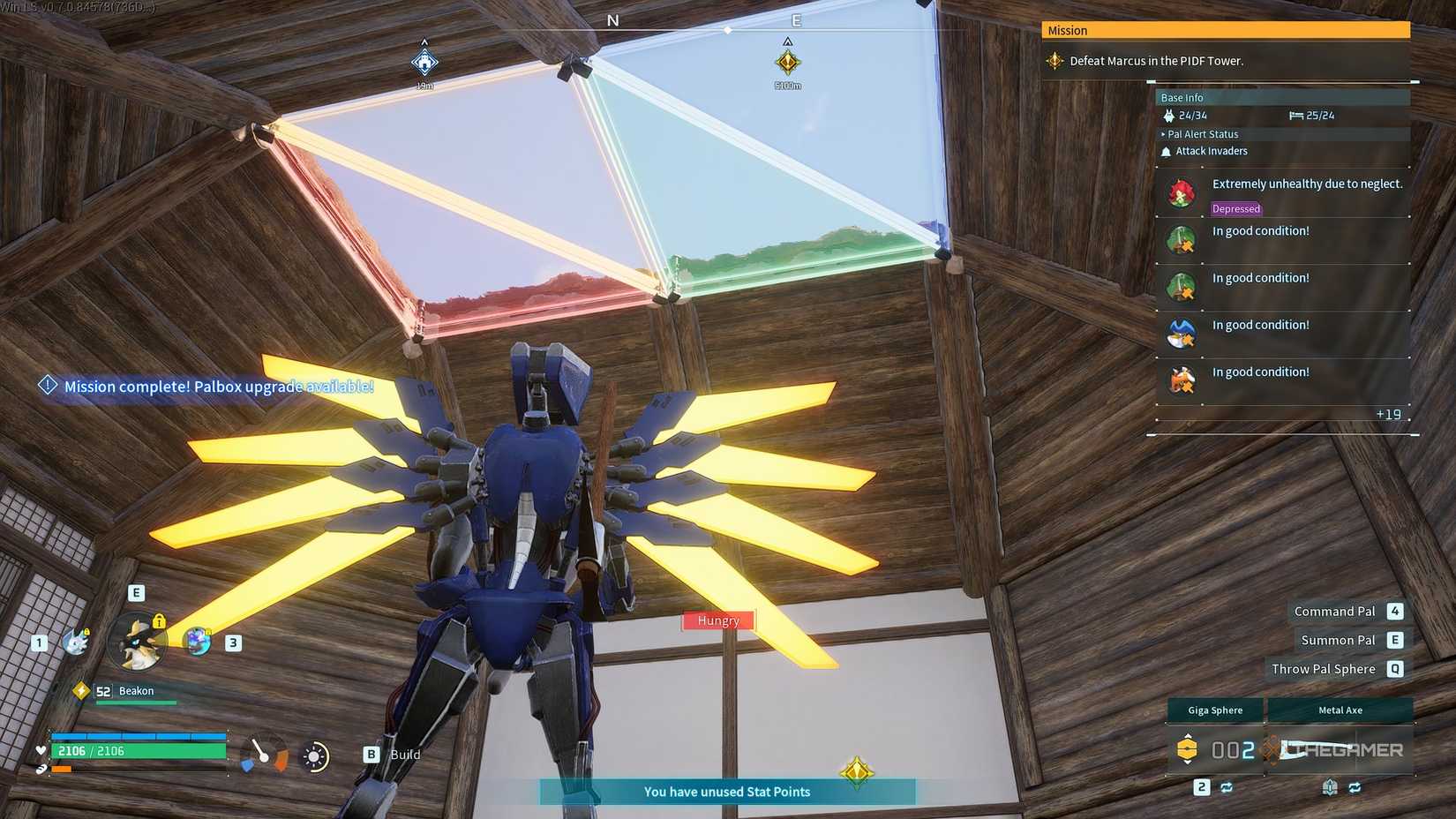Select the depressed Lifmunk portrait in Base Info
This screenshot has width=1456, height=819.
pos(1181,192)
